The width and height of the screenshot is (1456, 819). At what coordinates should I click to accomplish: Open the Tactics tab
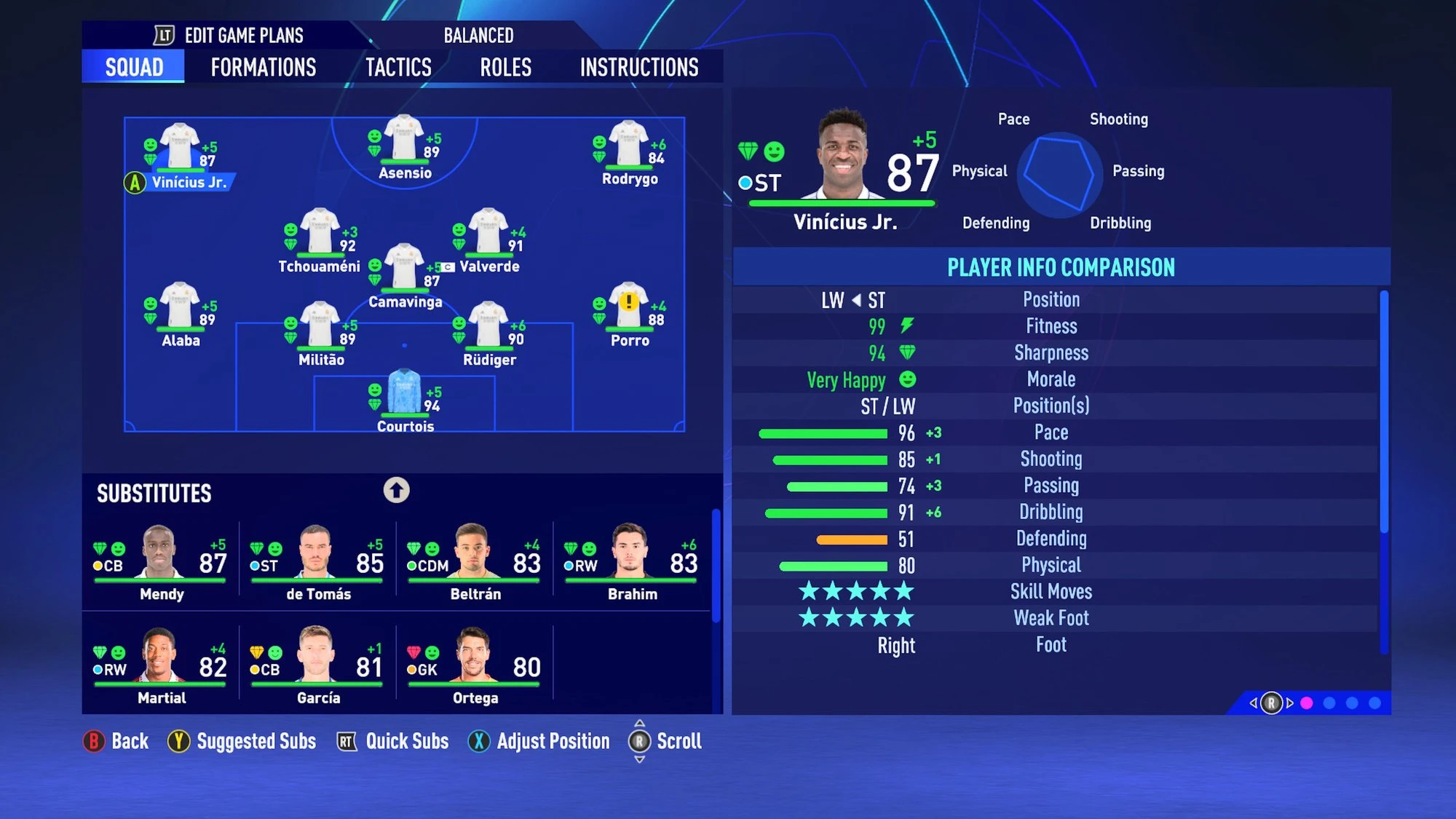[x=398, y=68]
